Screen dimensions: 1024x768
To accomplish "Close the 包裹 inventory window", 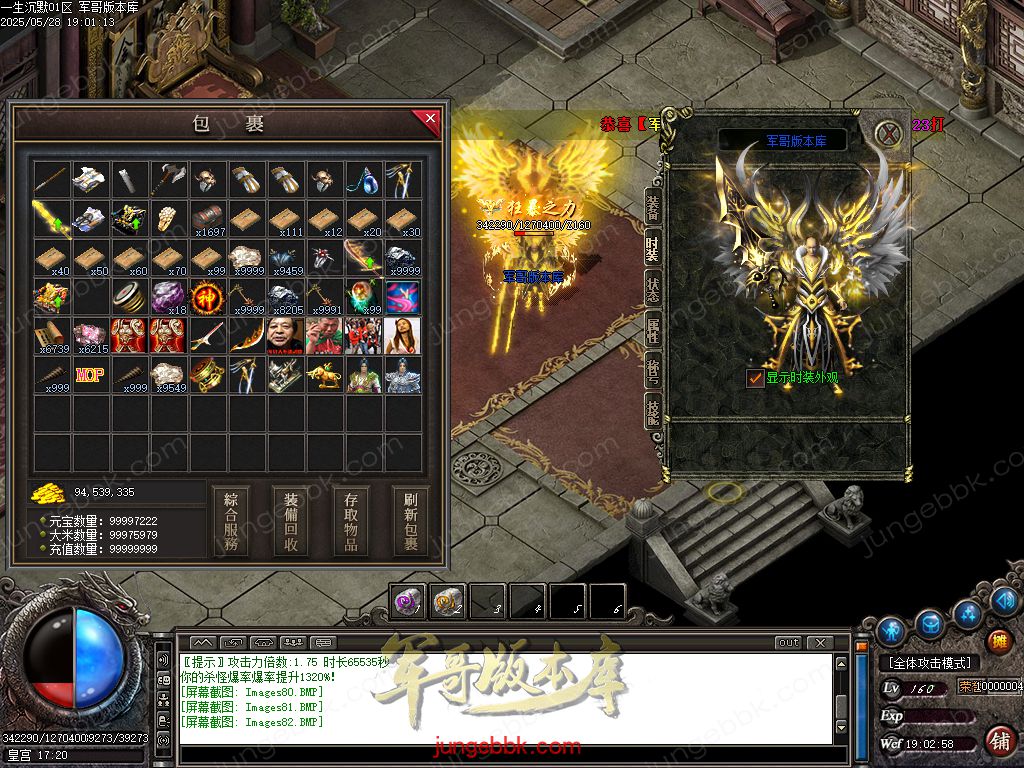I will point(429,121).
